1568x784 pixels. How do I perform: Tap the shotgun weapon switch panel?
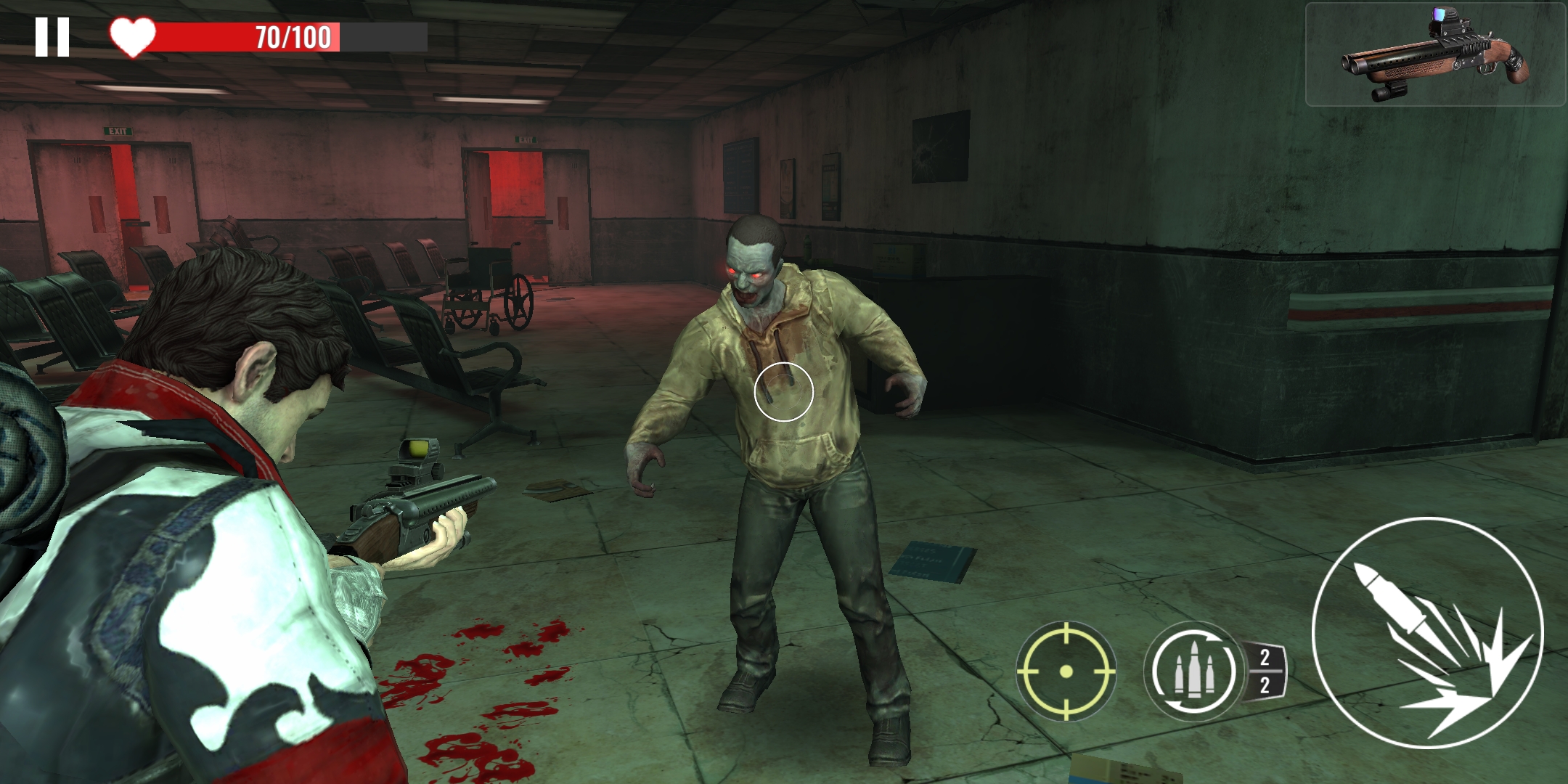click(1434, 55)
